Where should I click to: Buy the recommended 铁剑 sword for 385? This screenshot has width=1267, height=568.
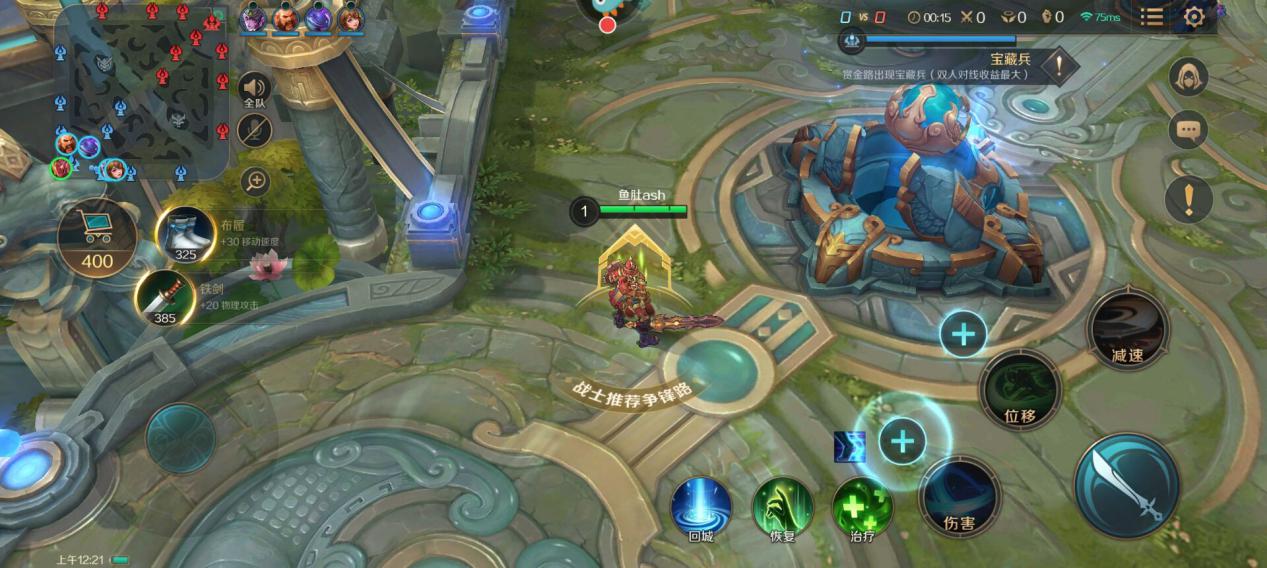point(164,298)
